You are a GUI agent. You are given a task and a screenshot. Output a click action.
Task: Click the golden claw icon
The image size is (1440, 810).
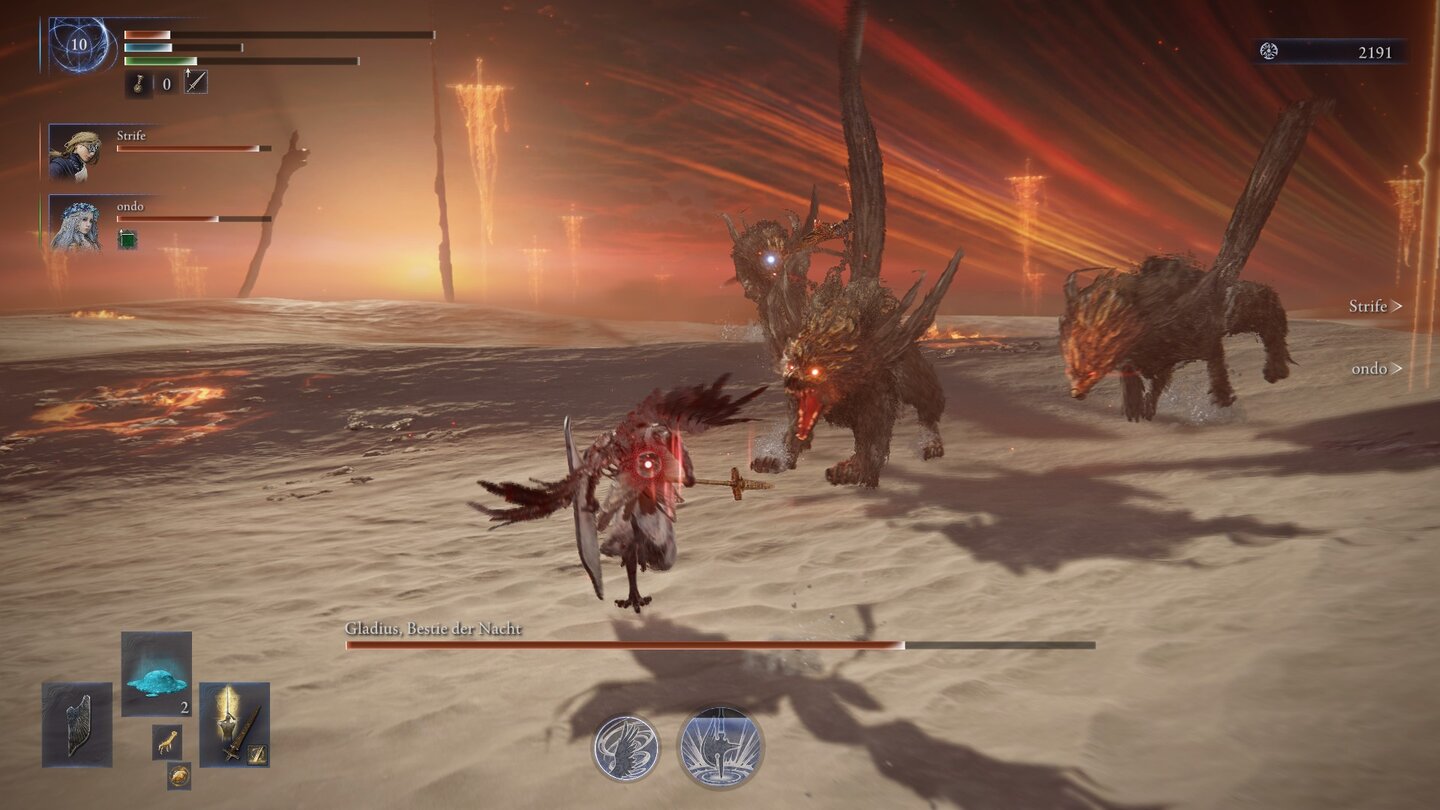tap(167, 742)
